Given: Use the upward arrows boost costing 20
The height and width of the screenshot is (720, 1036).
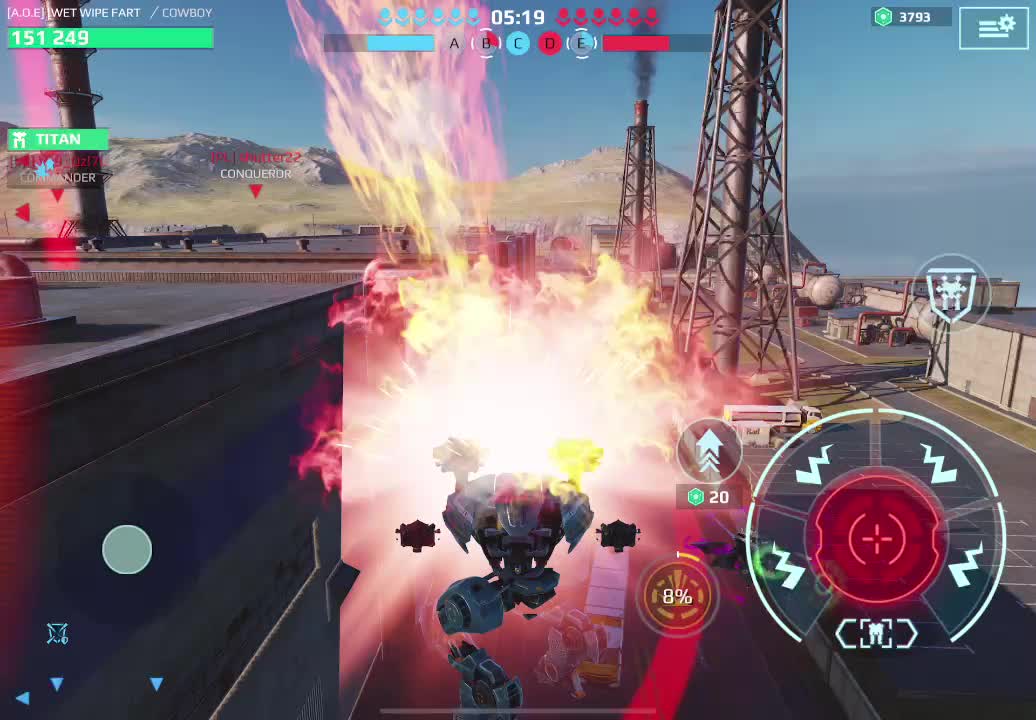Looking at the screenshot, I should coord(709,452).
